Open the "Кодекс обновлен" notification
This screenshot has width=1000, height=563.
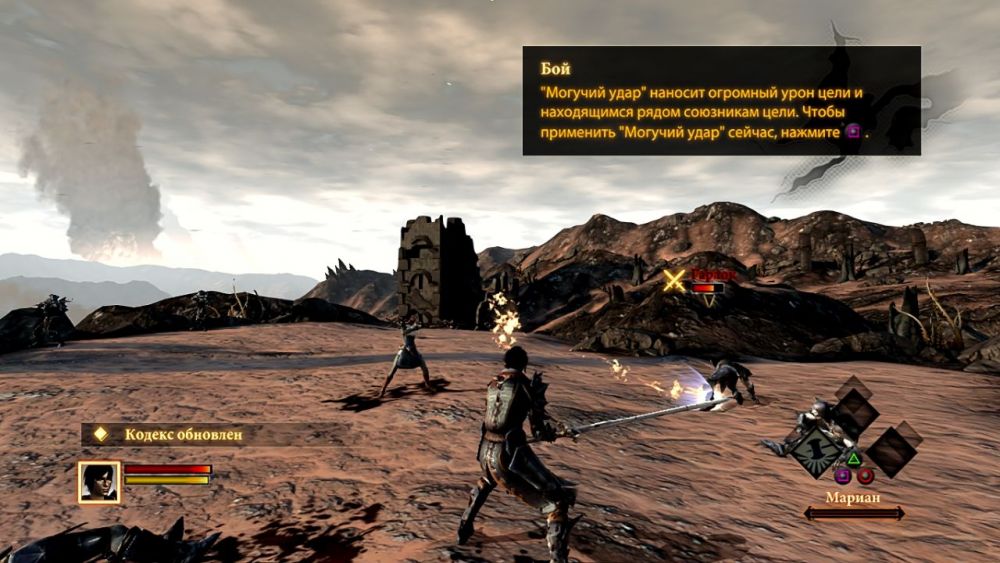[x=183, y=435]
